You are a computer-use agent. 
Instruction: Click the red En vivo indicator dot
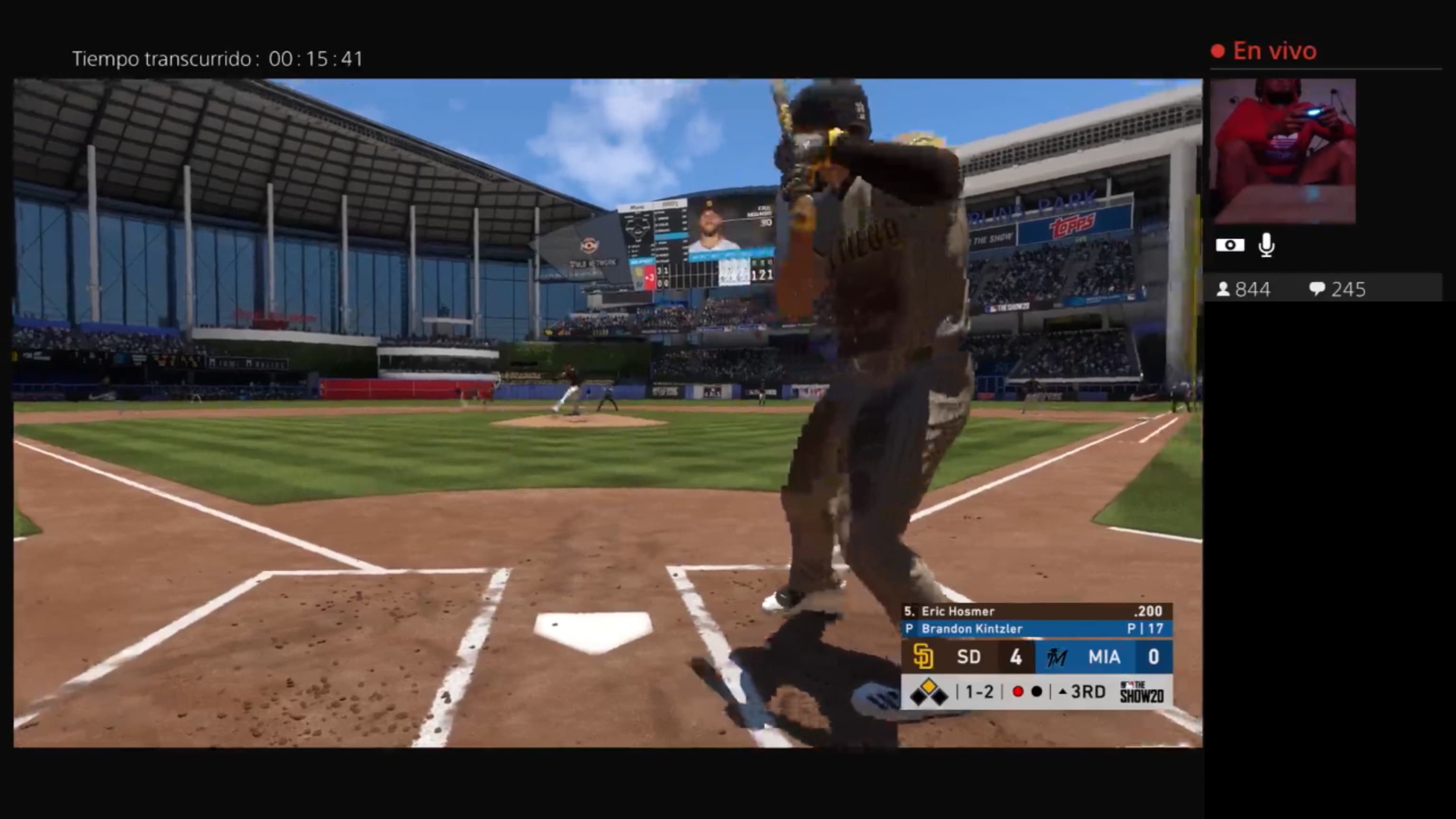[x=1217, y=50]
